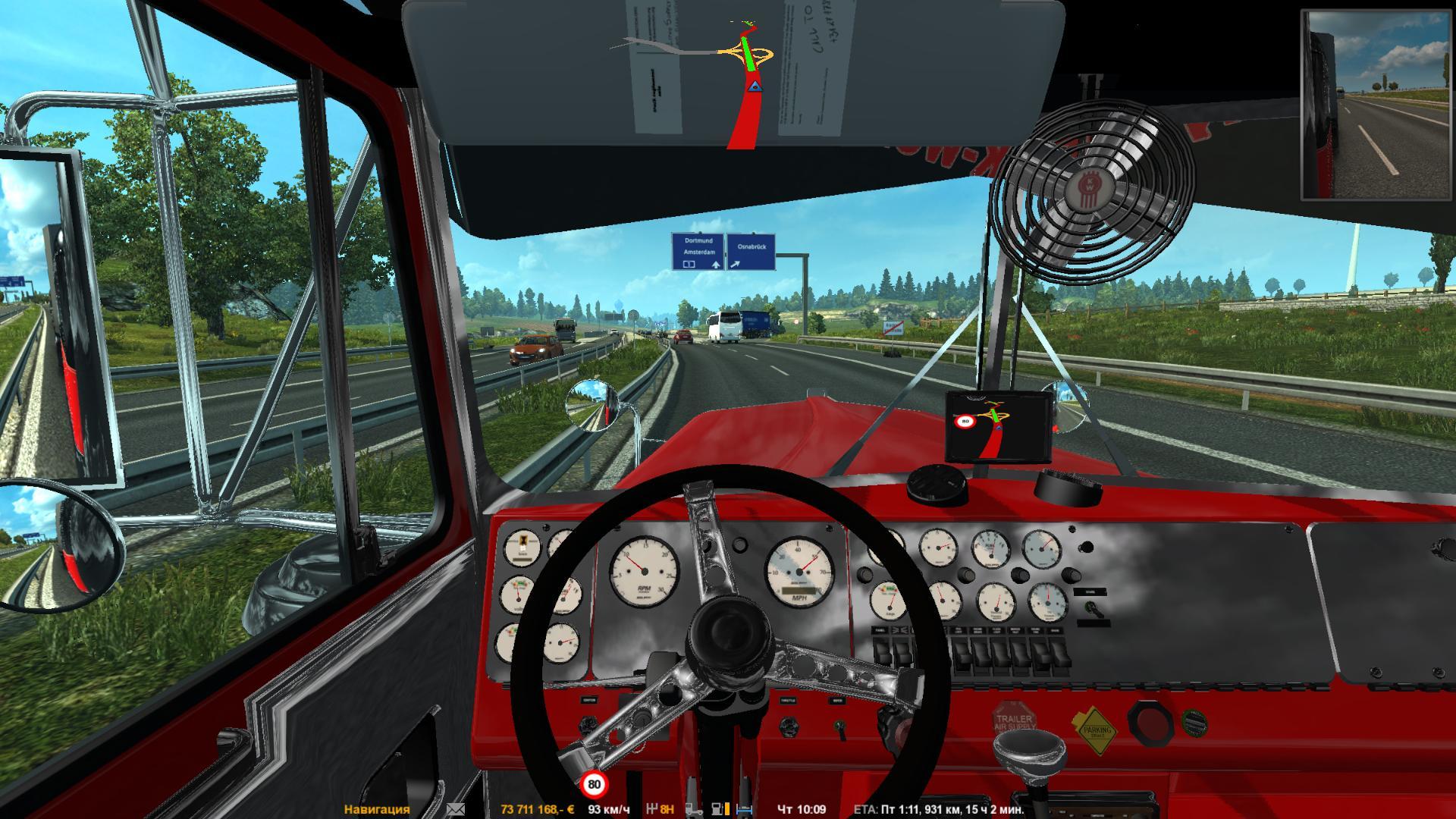This screenshot has width=1456, height=819.
Task: Click the mirror view panel
Action: coord(1376,105)
